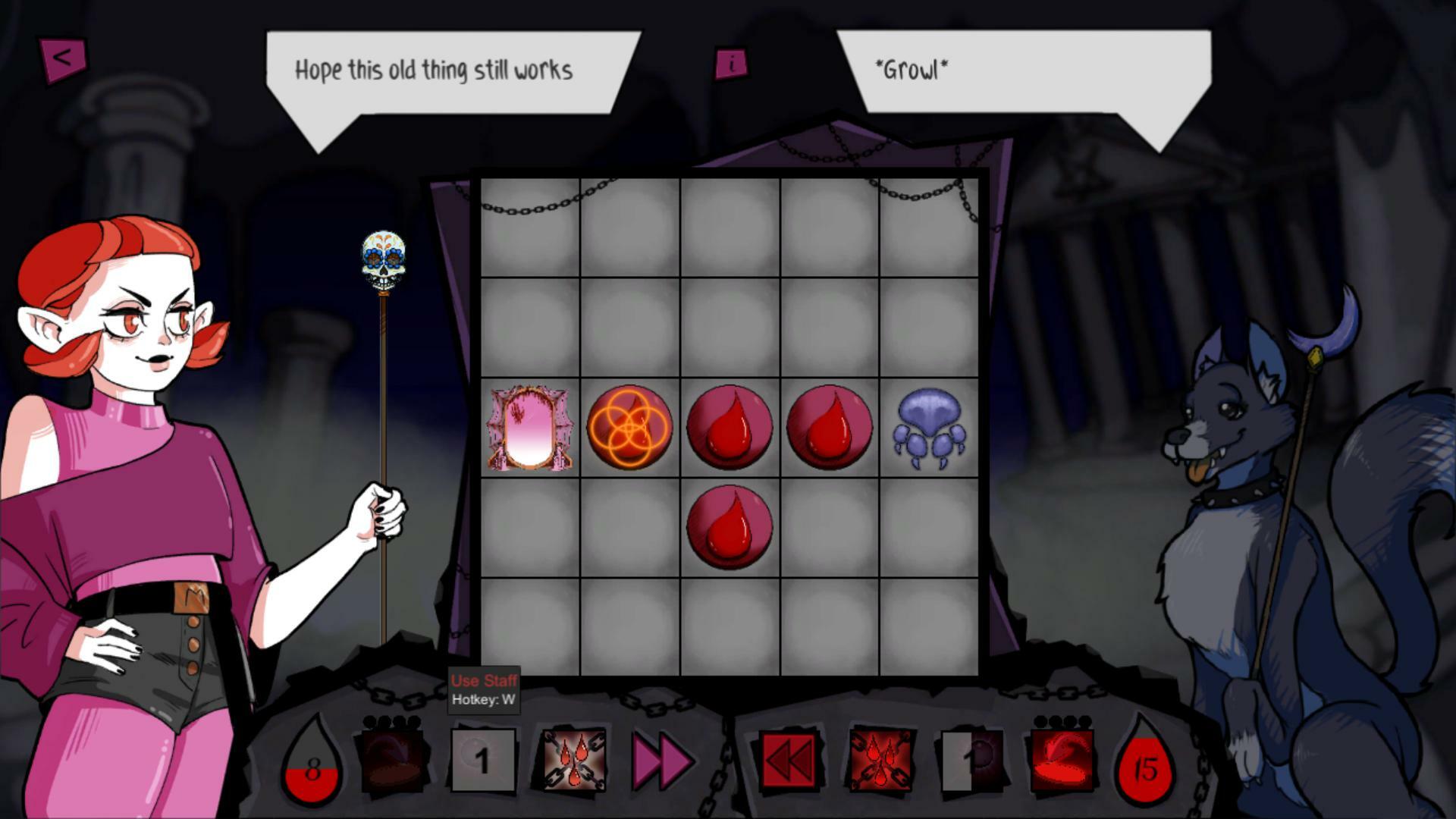
Task: Select the purple spider tile on the board
Action: click(928, 426)
